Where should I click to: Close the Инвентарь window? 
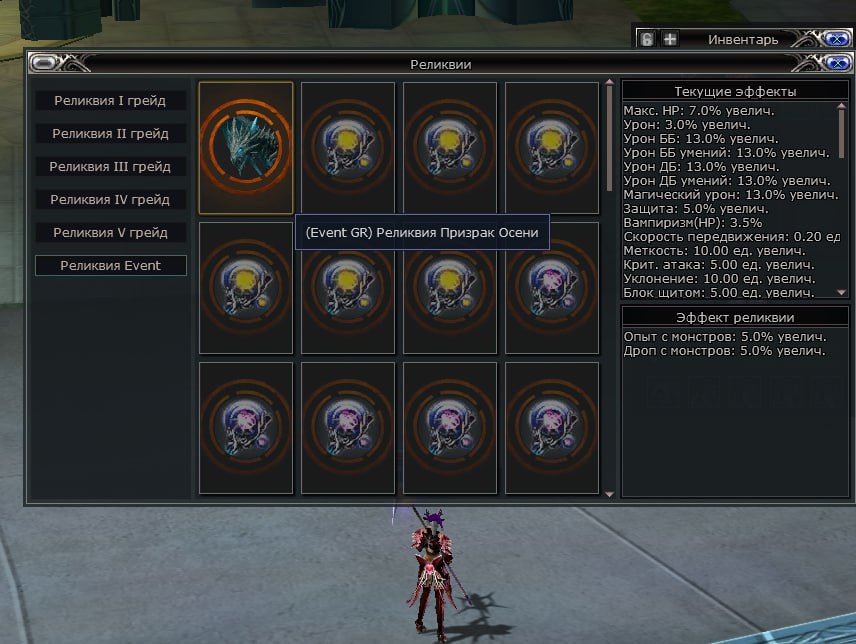click(836, 40)
